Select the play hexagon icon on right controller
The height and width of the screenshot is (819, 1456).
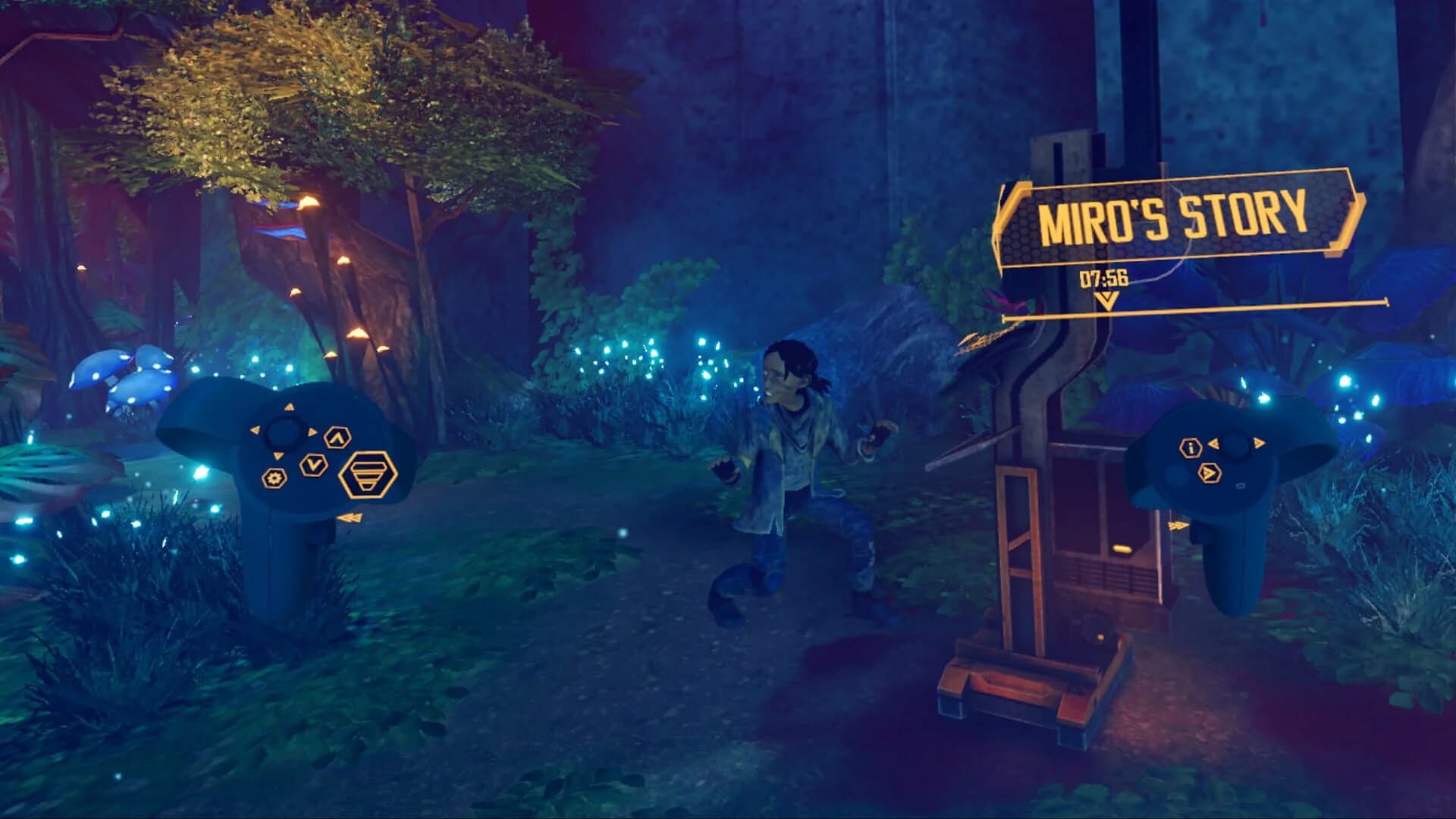(x=1210, y=472)
